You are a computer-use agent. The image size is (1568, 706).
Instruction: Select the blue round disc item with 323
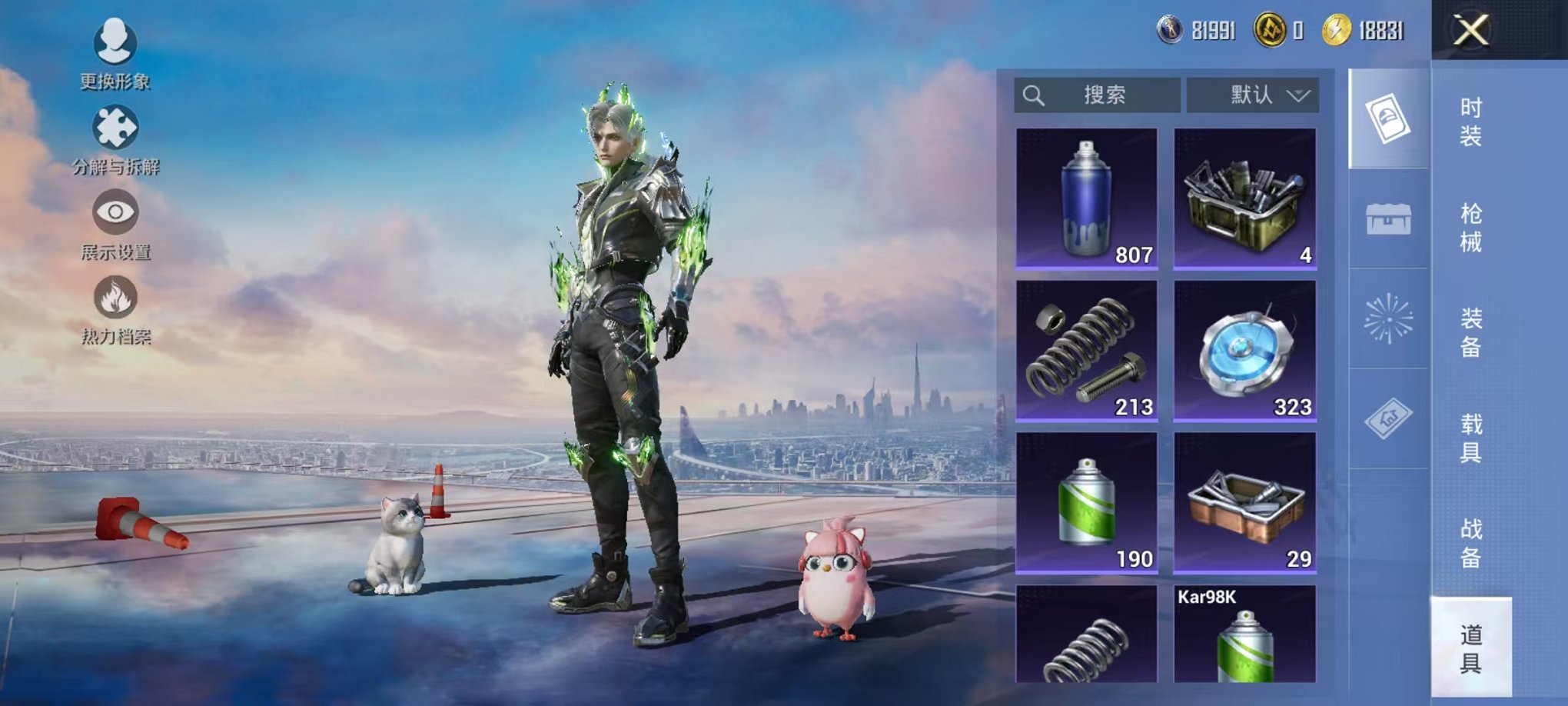(1244, 351)
